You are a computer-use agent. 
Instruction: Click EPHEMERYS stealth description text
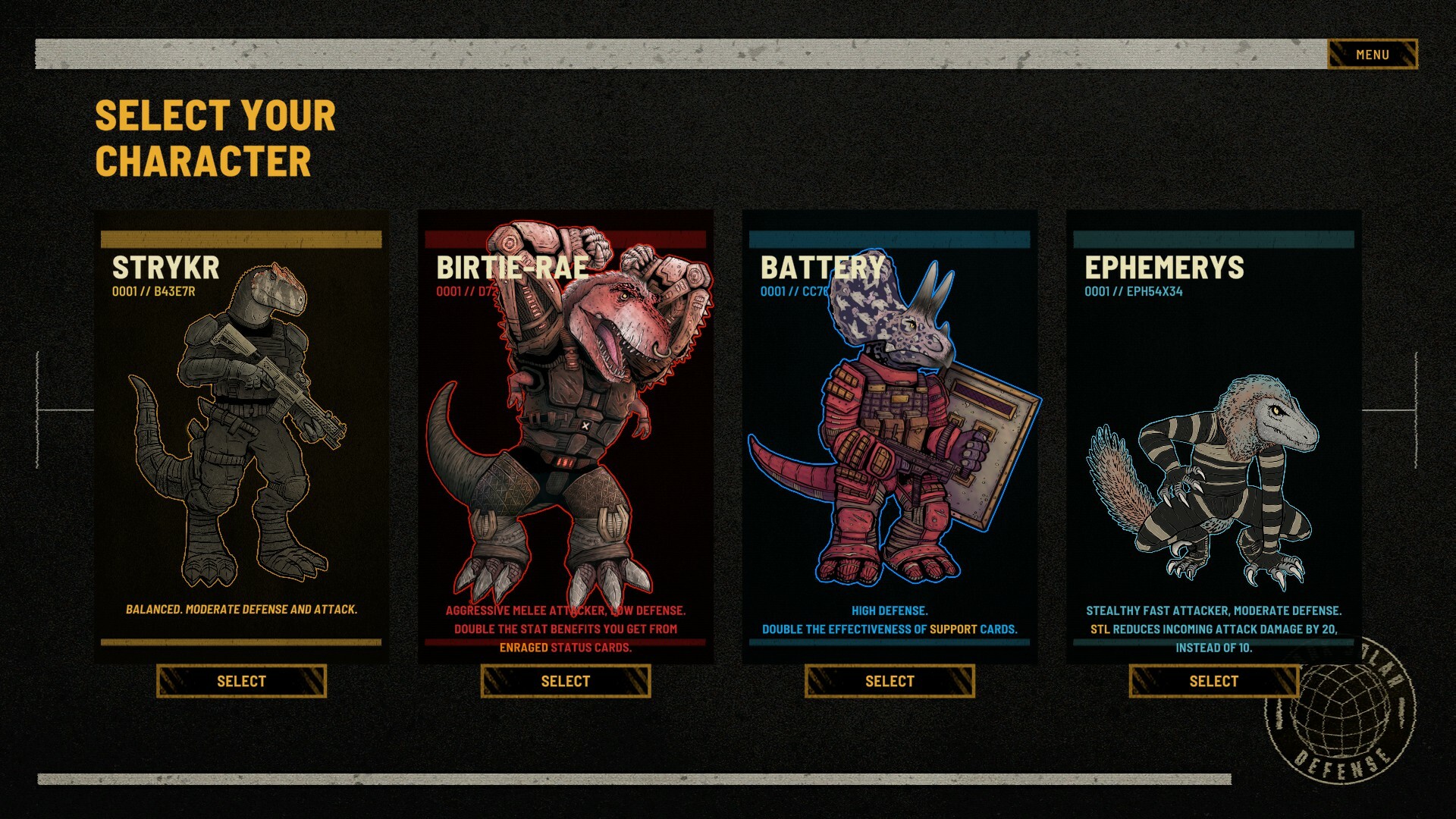(x=1213, y=628)
